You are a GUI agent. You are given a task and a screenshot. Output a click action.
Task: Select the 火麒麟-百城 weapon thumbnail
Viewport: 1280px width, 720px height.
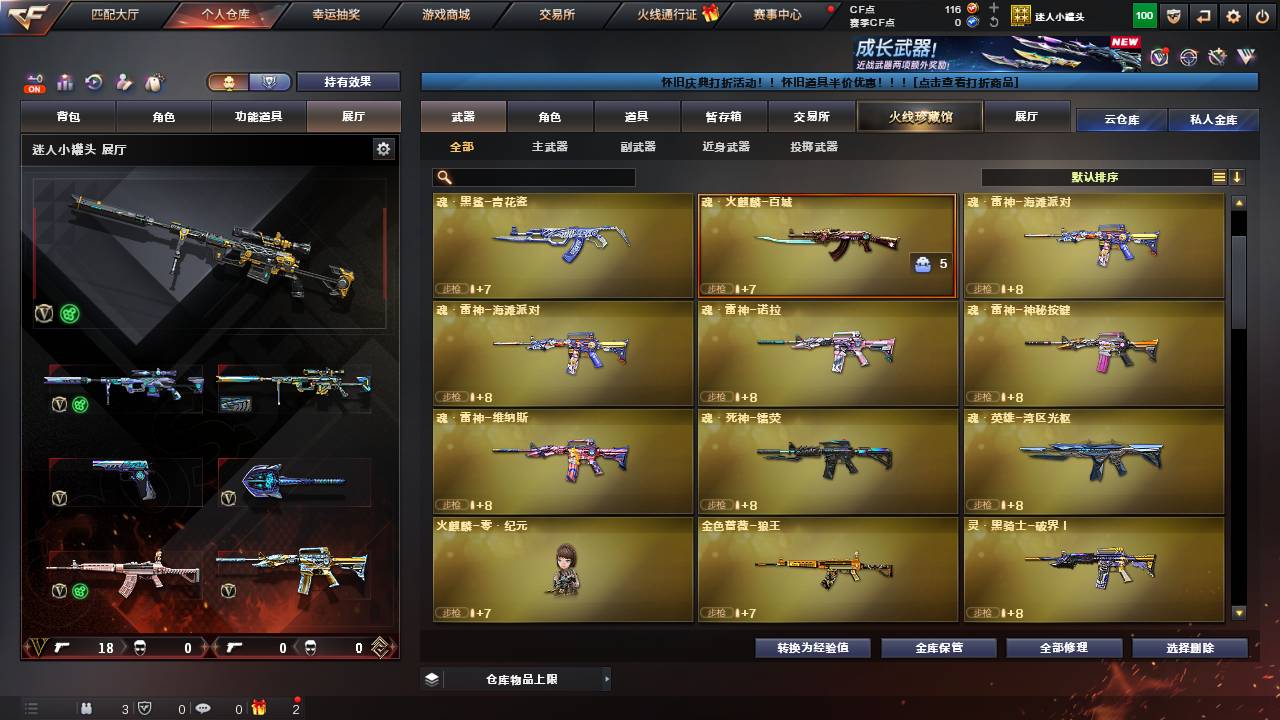tap(826, 245)
